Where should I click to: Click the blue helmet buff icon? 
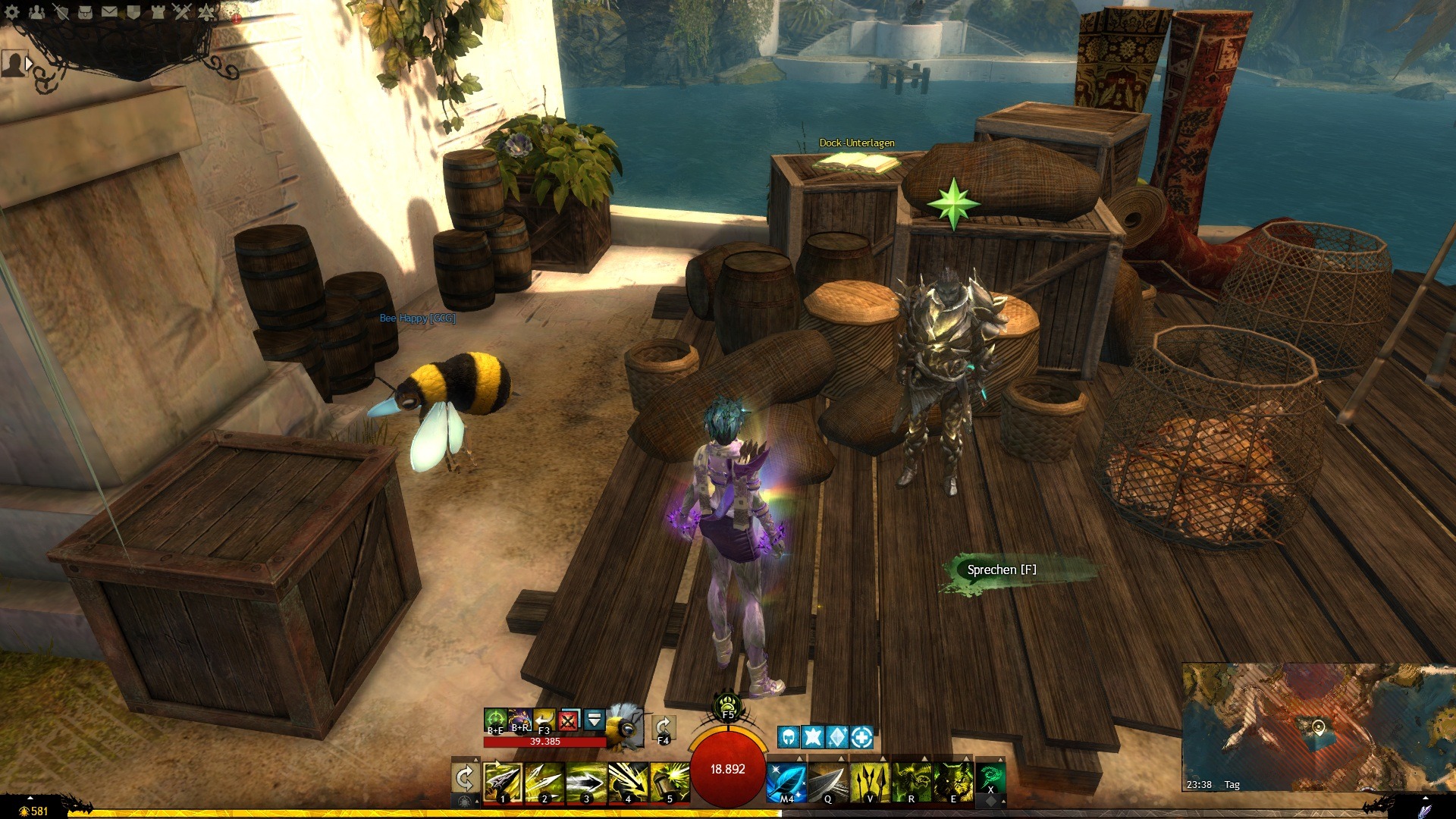[789, 736]
